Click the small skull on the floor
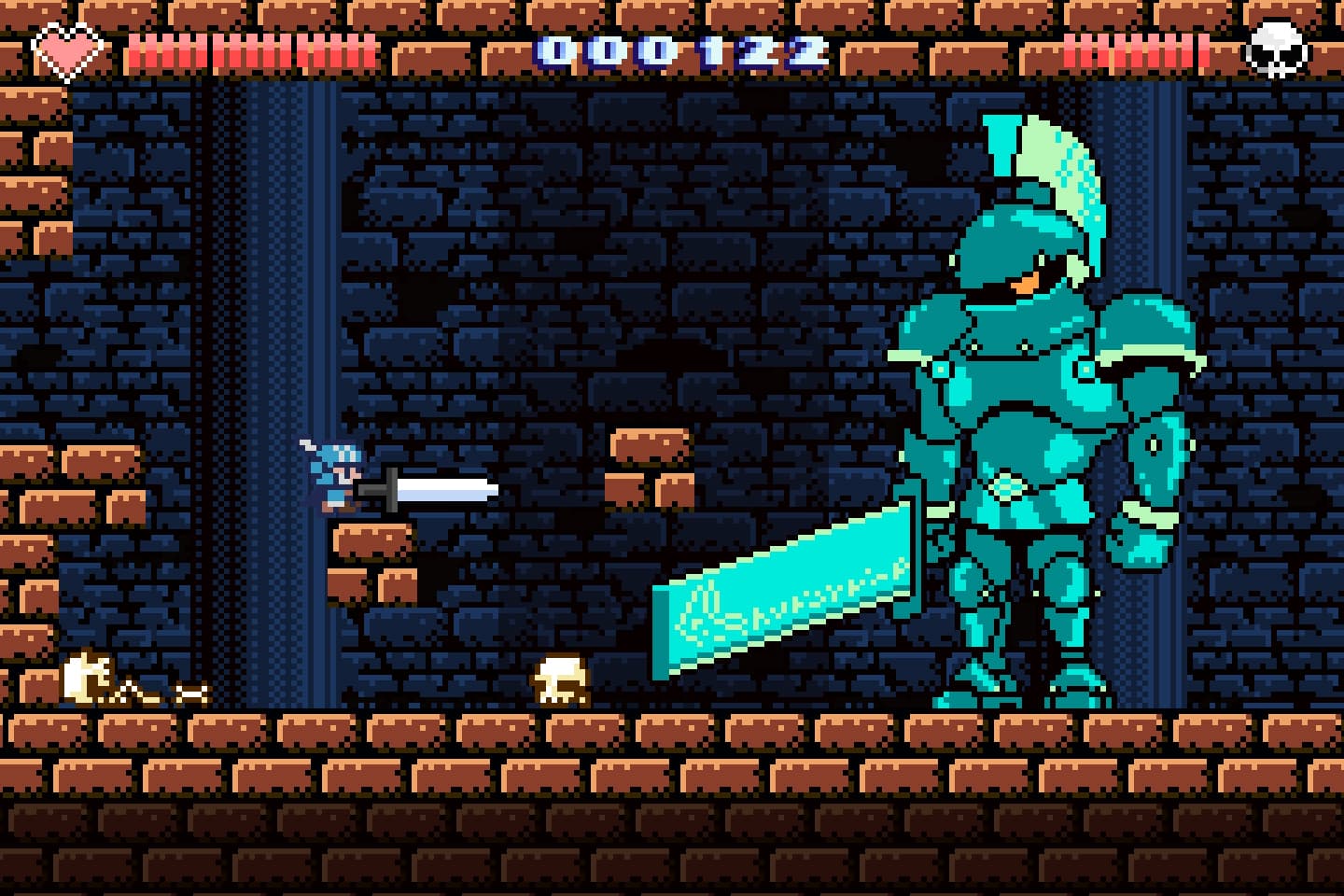The height and width of the screenshot is (896, 1344). pyautogui.click(x=558, y=679)
